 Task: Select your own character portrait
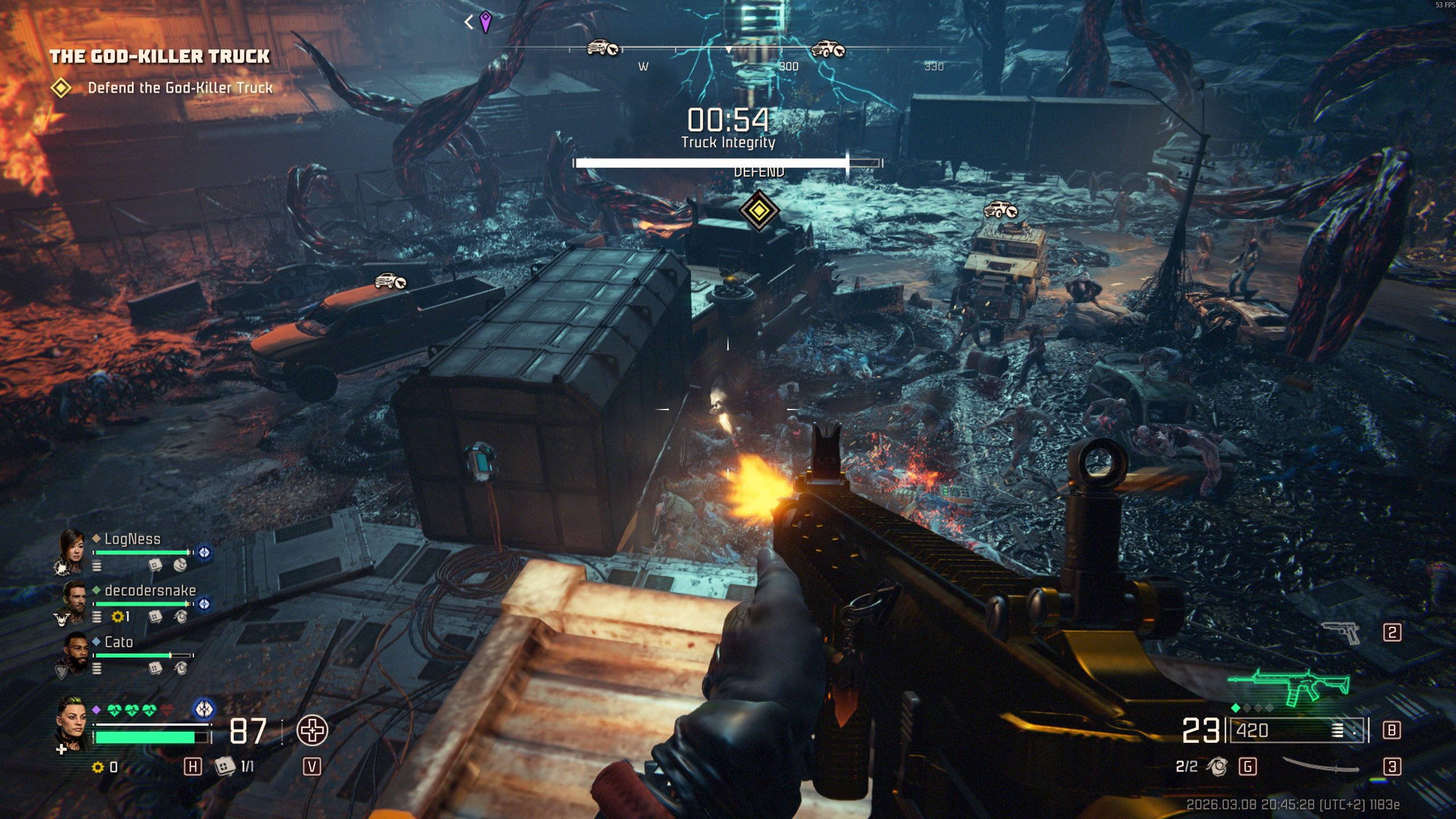[72, 722]
